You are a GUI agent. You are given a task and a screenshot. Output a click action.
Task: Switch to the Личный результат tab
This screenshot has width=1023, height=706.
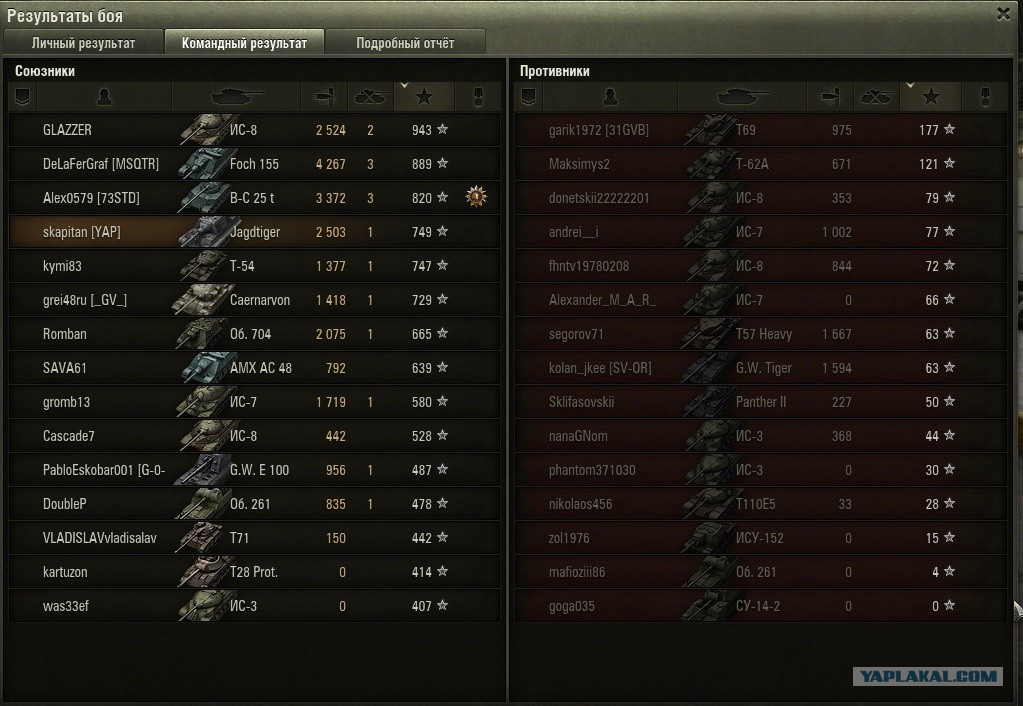click(83, 43)
